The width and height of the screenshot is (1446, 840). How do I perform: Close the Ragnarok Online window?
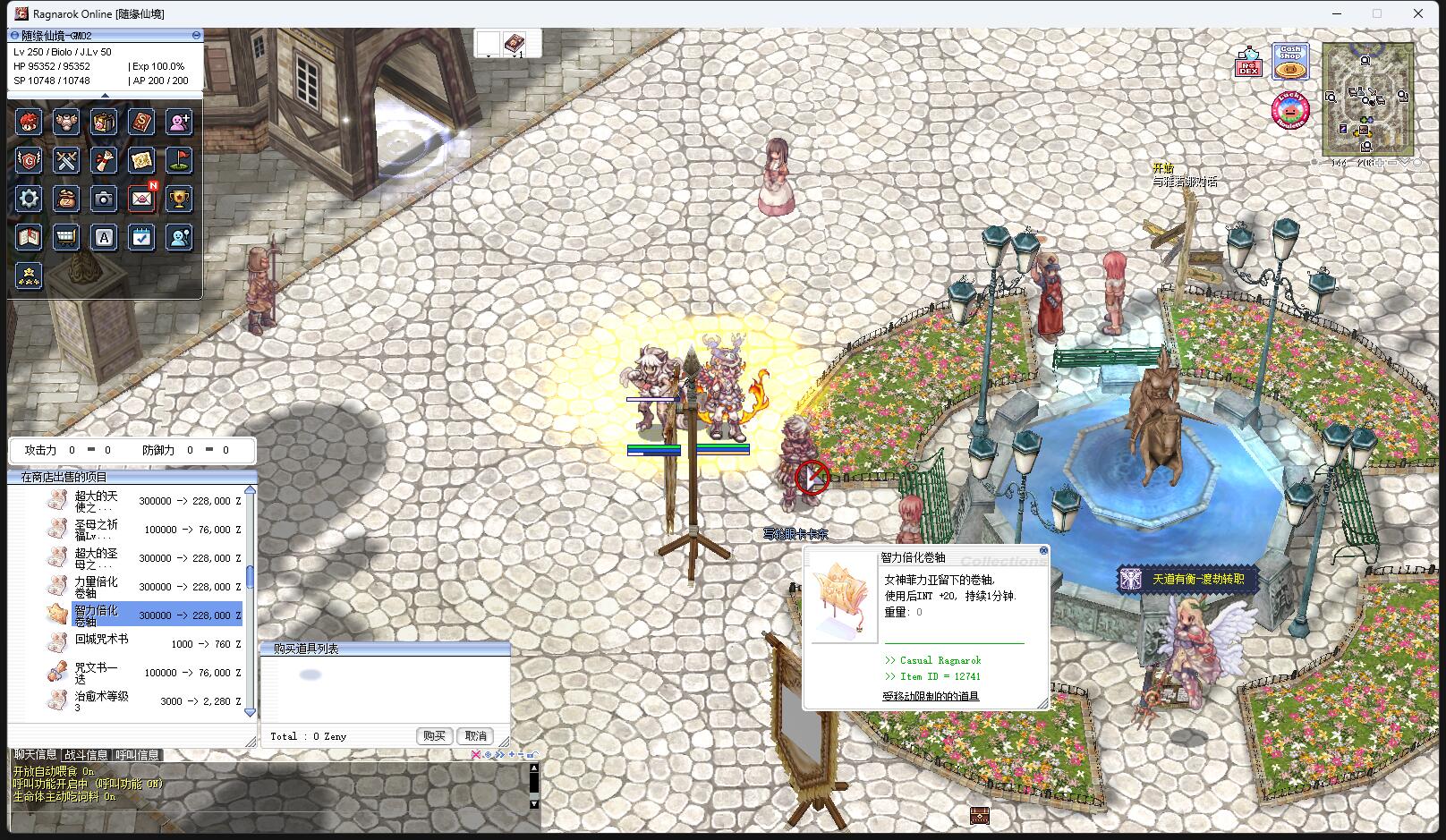click(x=1417, y=13)
